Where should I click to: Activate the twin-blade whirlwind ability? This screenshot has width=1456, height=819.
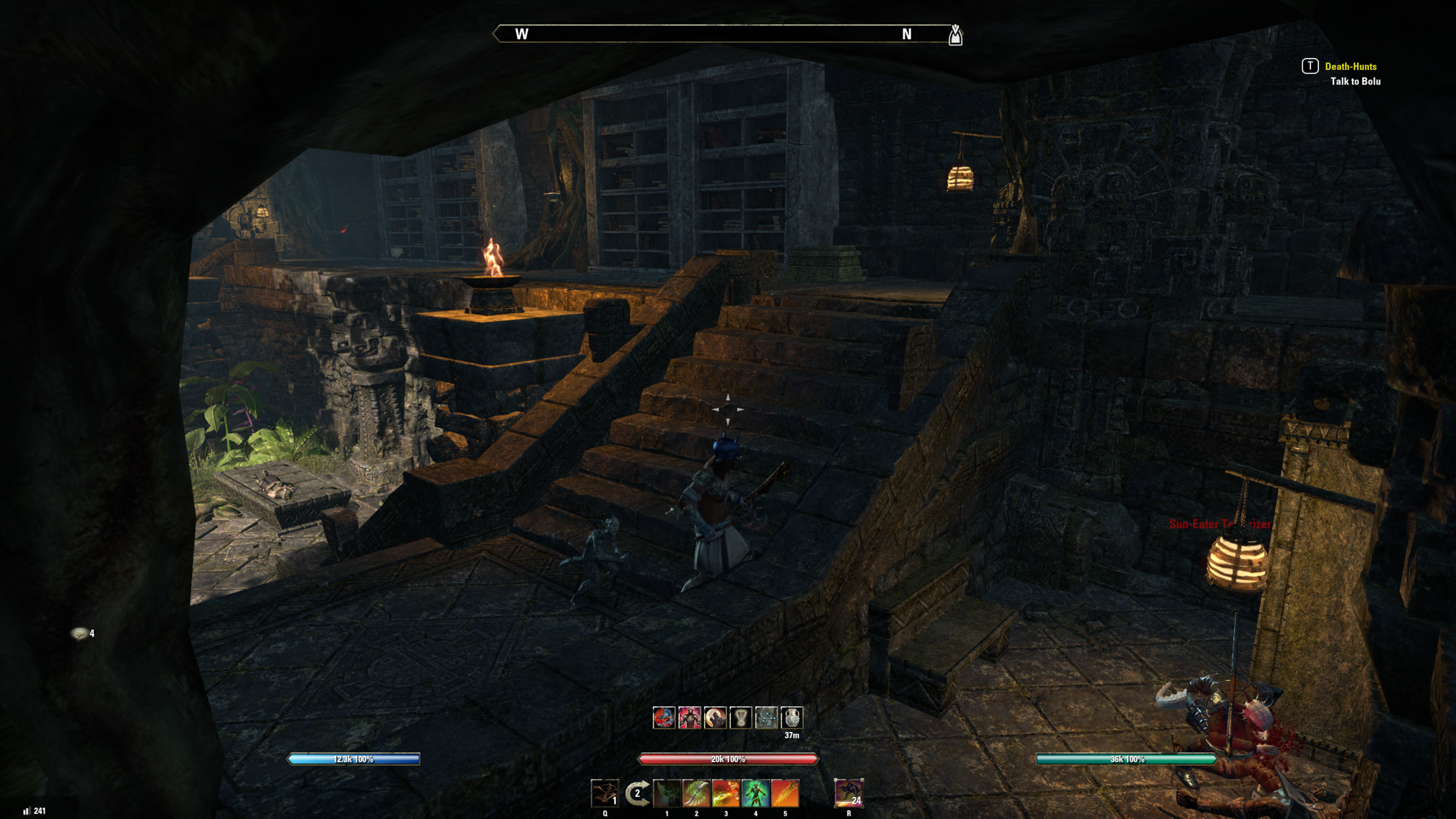pyautogui.click(x=696, y=793)
